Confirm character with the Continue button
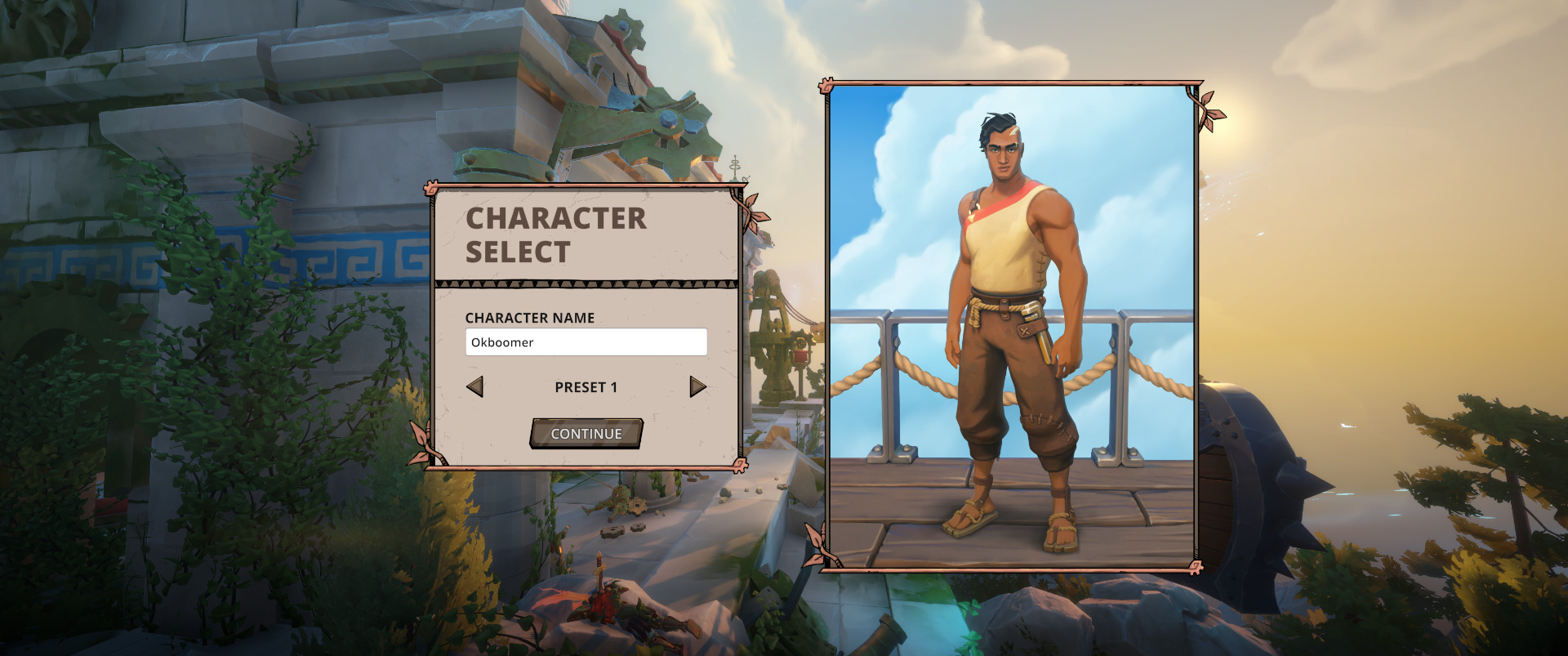This screenshot has width=1568, height=656. click(x=586, y=434)
